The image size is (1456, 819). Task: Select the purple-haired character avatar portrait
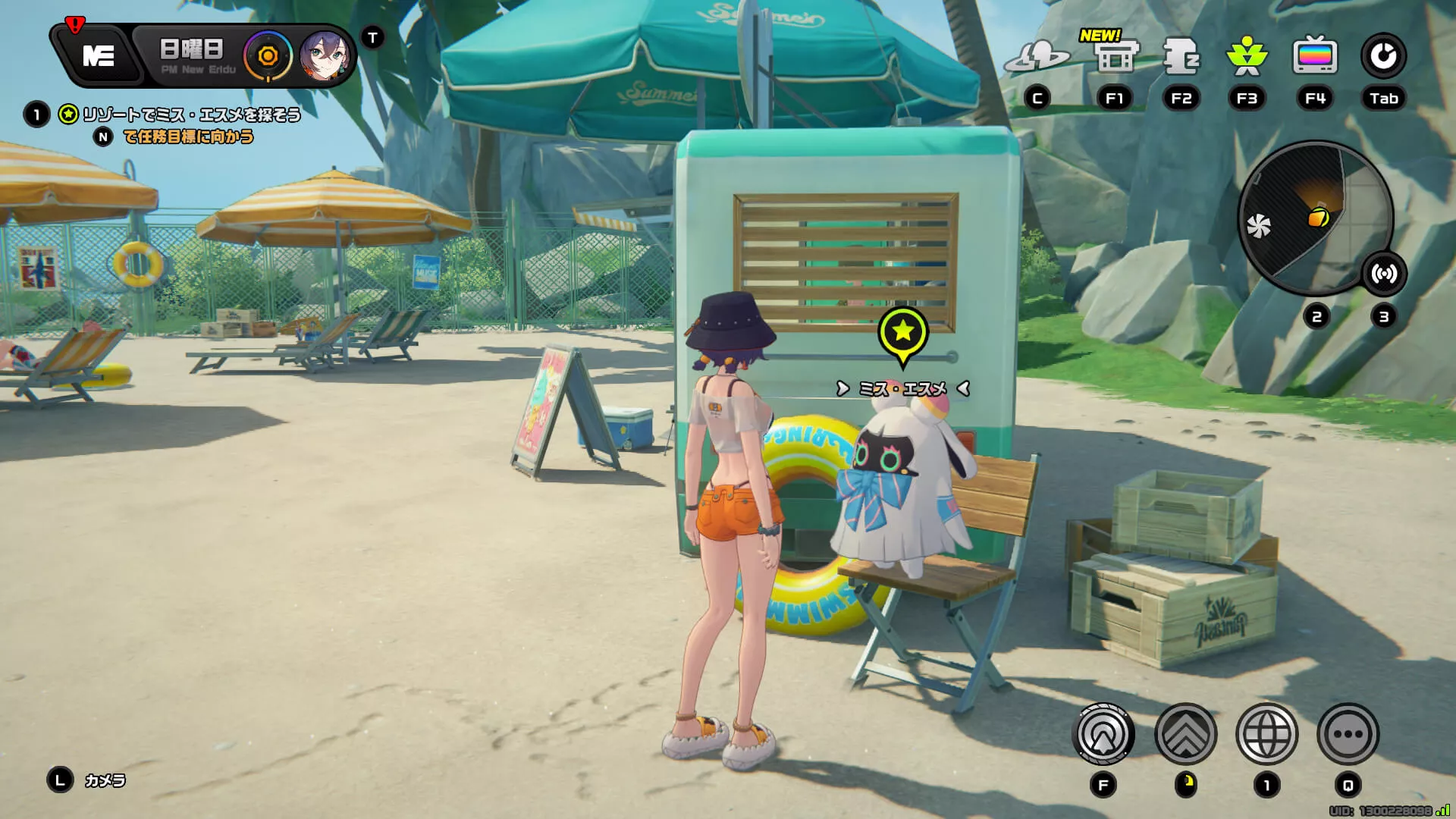(x=325, y=56)
